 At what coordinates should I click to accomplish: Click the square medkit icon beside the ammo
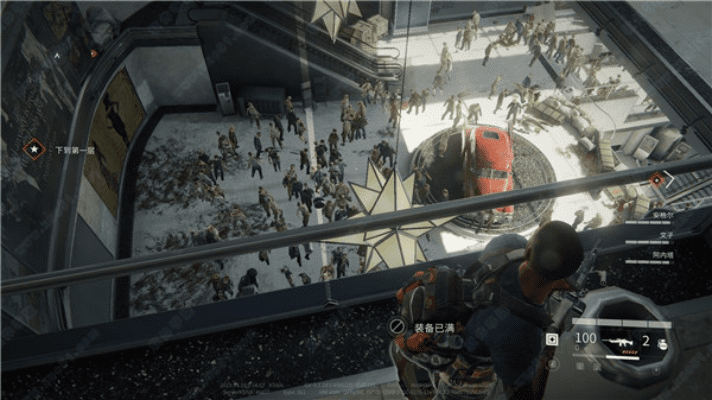(553, 340)
